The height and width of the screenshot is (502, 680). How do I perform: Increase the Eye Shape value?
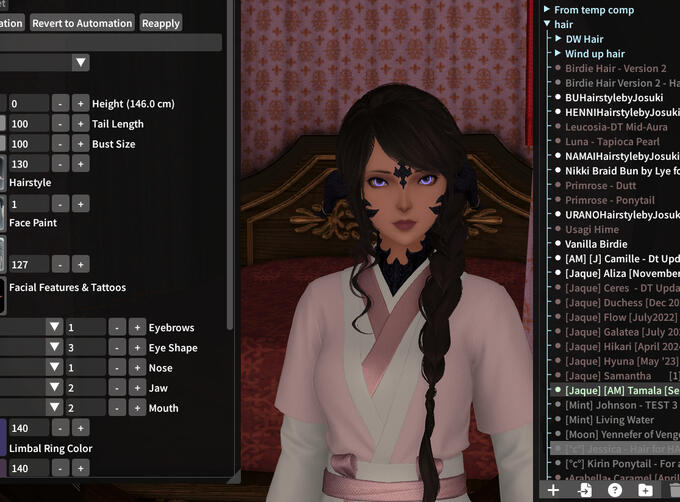[137, 348]
